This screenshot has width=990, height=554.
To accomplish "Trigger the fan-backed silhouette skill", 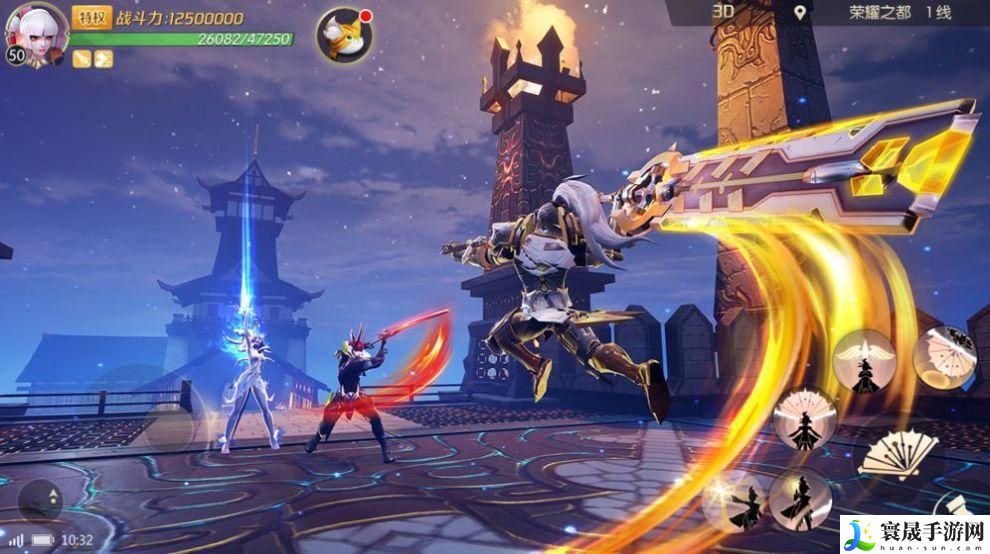I will point(803,419).
